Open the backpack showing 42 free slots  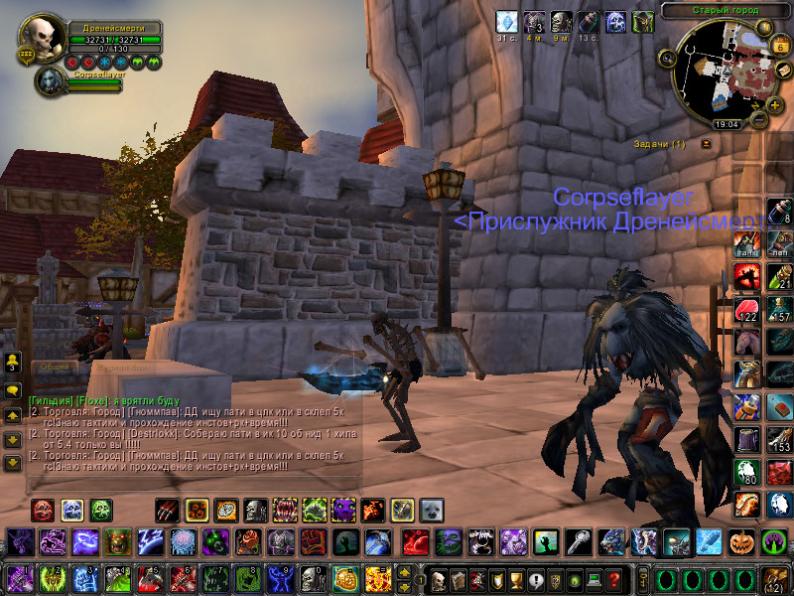point(774,578)
